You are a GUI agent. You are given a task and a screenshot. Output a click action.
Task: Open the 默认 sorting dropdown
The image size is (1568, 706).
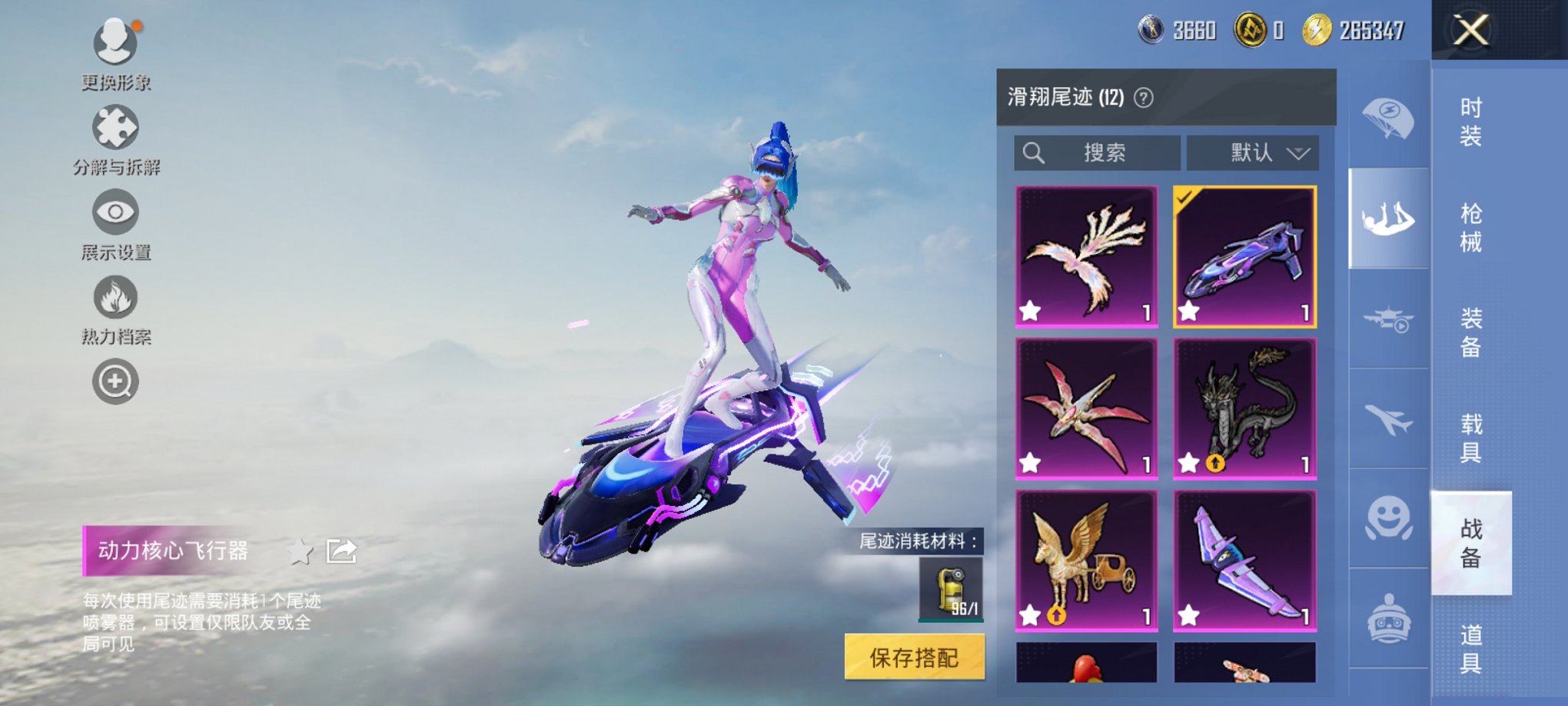point(1251,152)
